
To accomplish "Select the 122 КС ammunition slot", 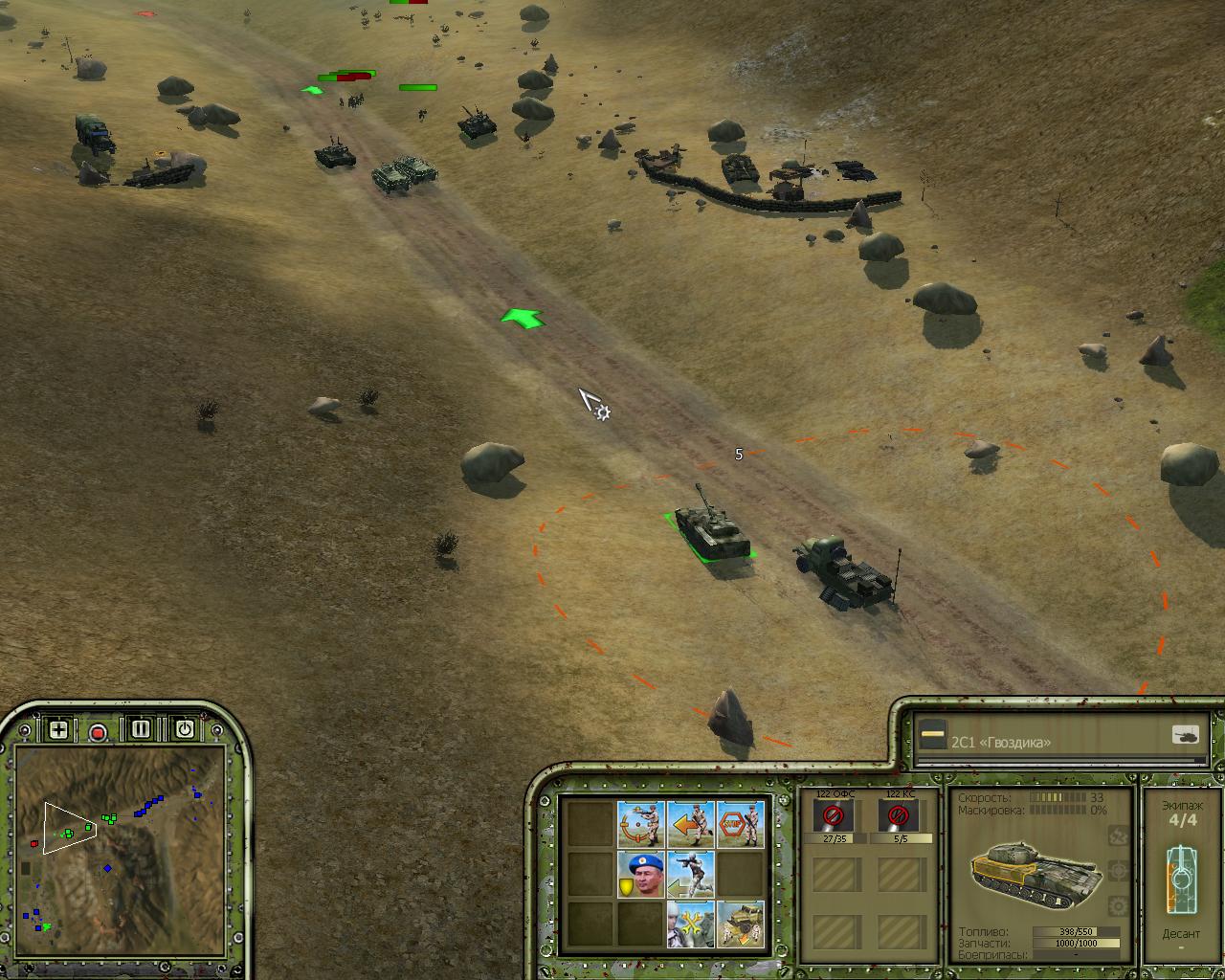I will [898, 816].
